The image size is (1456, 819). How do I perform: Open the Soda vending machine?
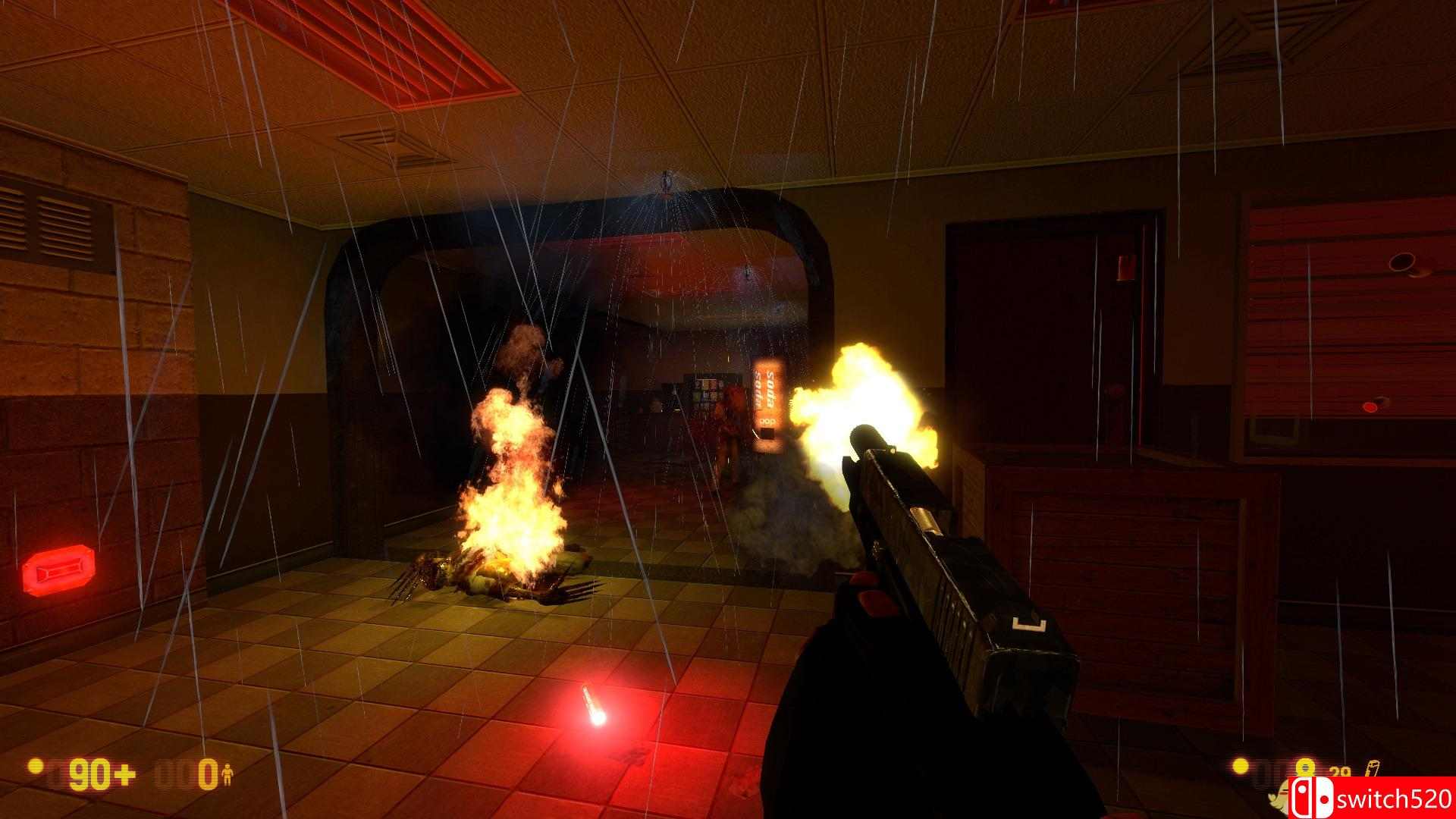coord(767,402)
